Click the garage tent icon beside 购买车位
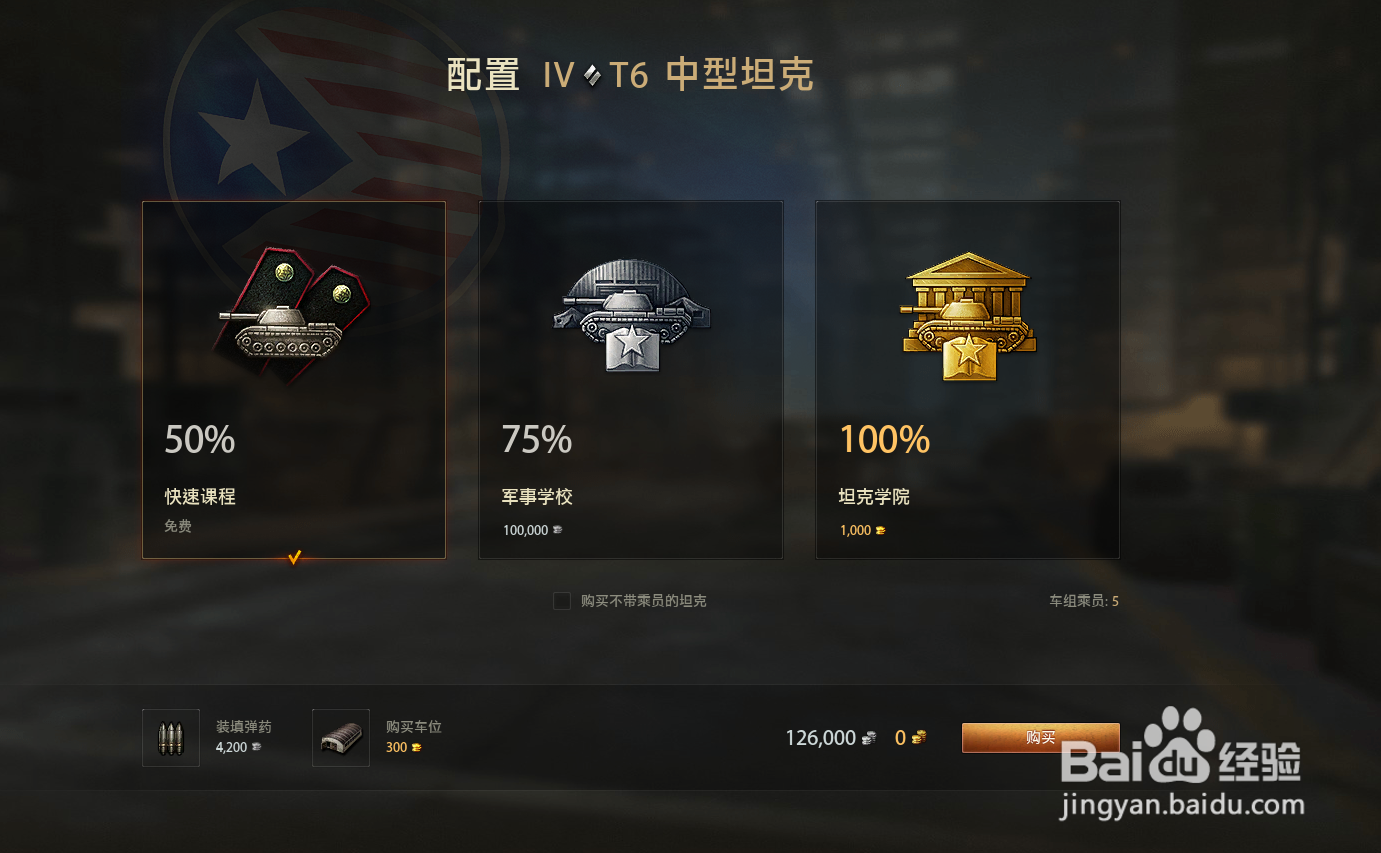 341,737
